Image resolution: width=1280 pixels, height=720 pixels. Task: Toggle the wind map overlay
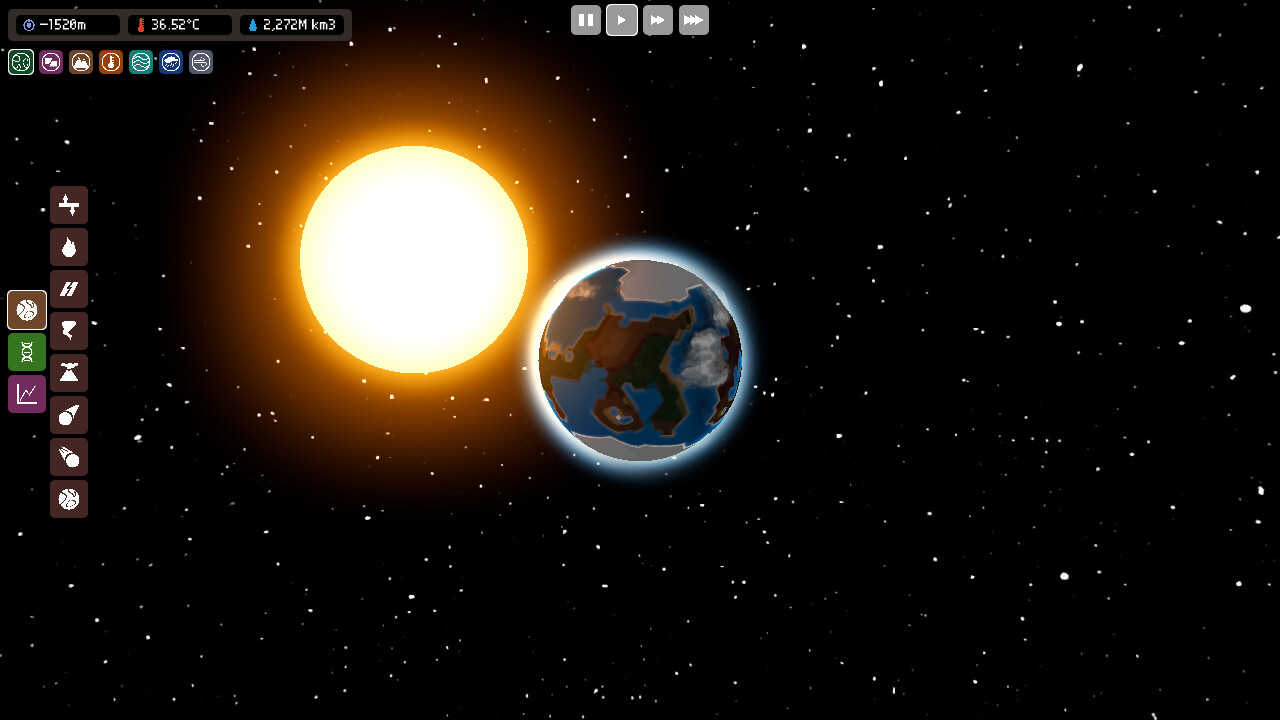point(200,62)
